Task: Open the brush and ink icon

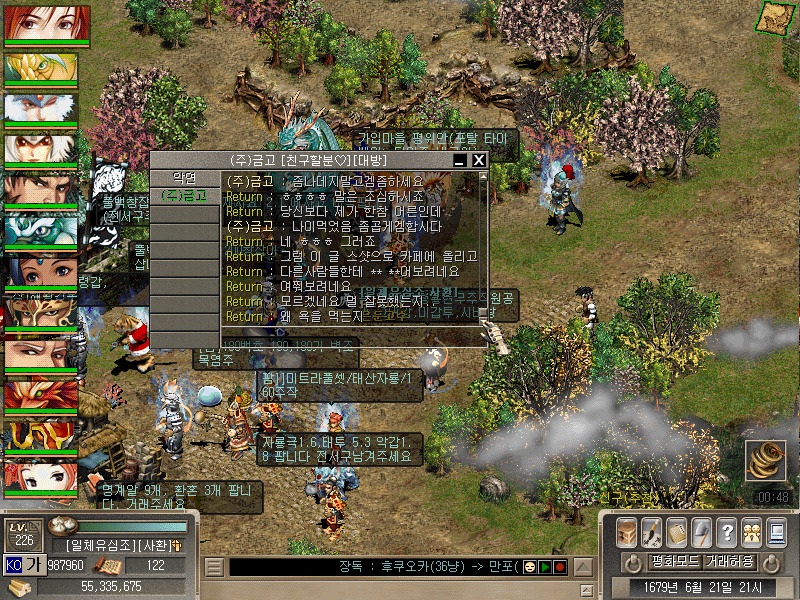Action: (x=651, y=531)
